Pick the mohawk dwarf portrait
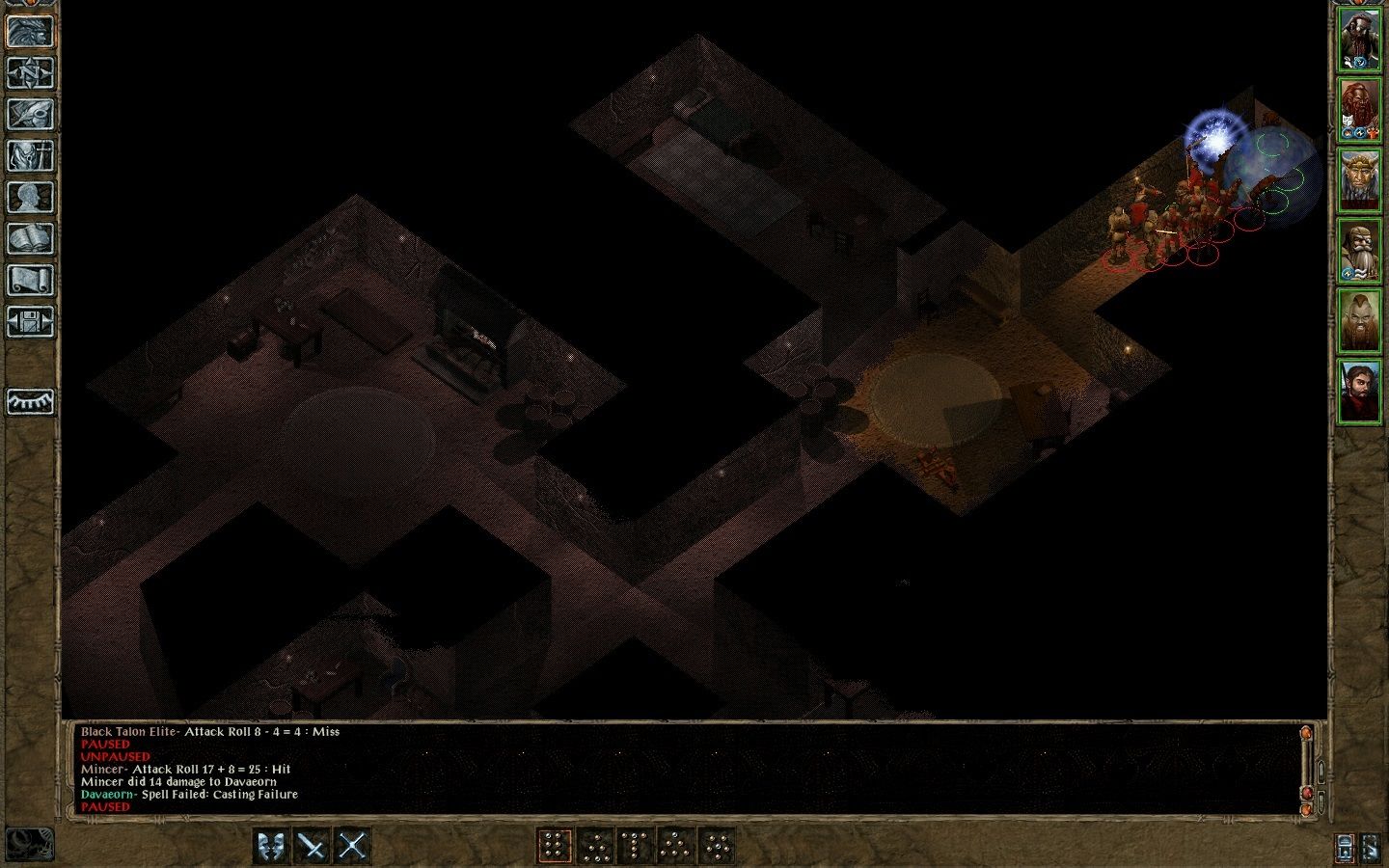This screenshot has width=1389, height=868. click(1360, 320)
